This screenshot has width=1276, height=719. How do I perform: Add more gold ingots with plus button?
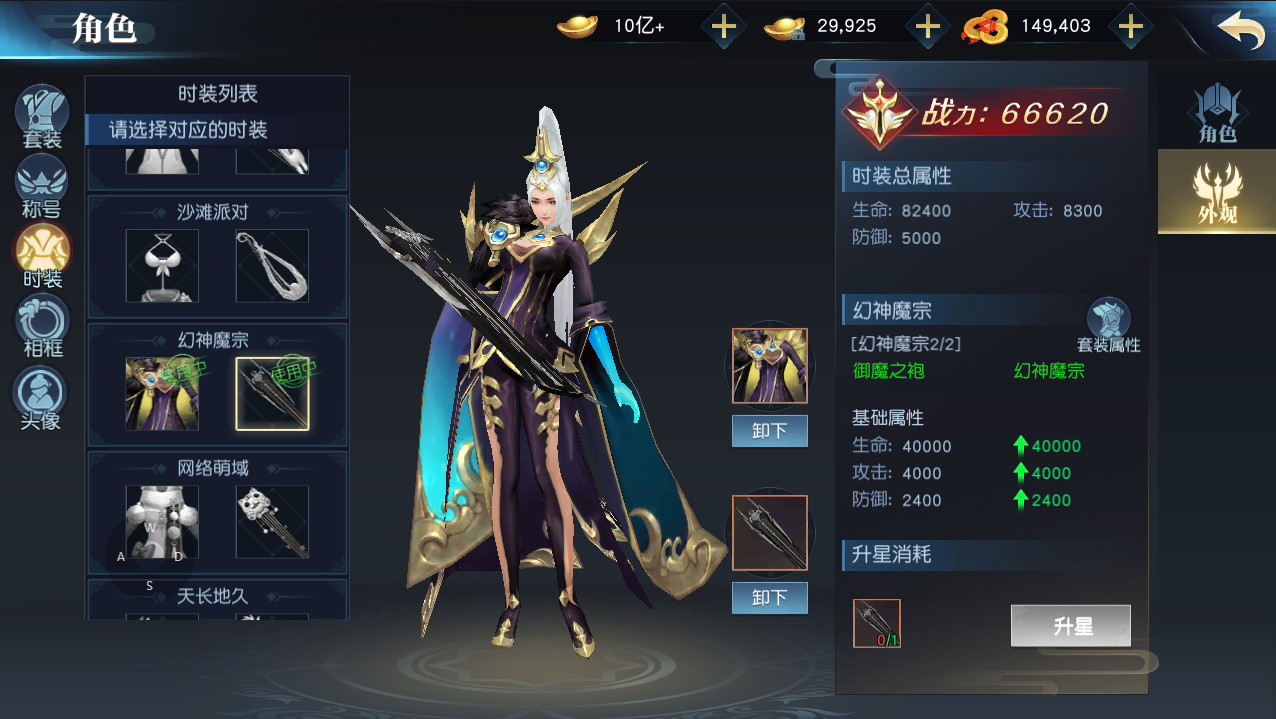click(x=723, y=27)
